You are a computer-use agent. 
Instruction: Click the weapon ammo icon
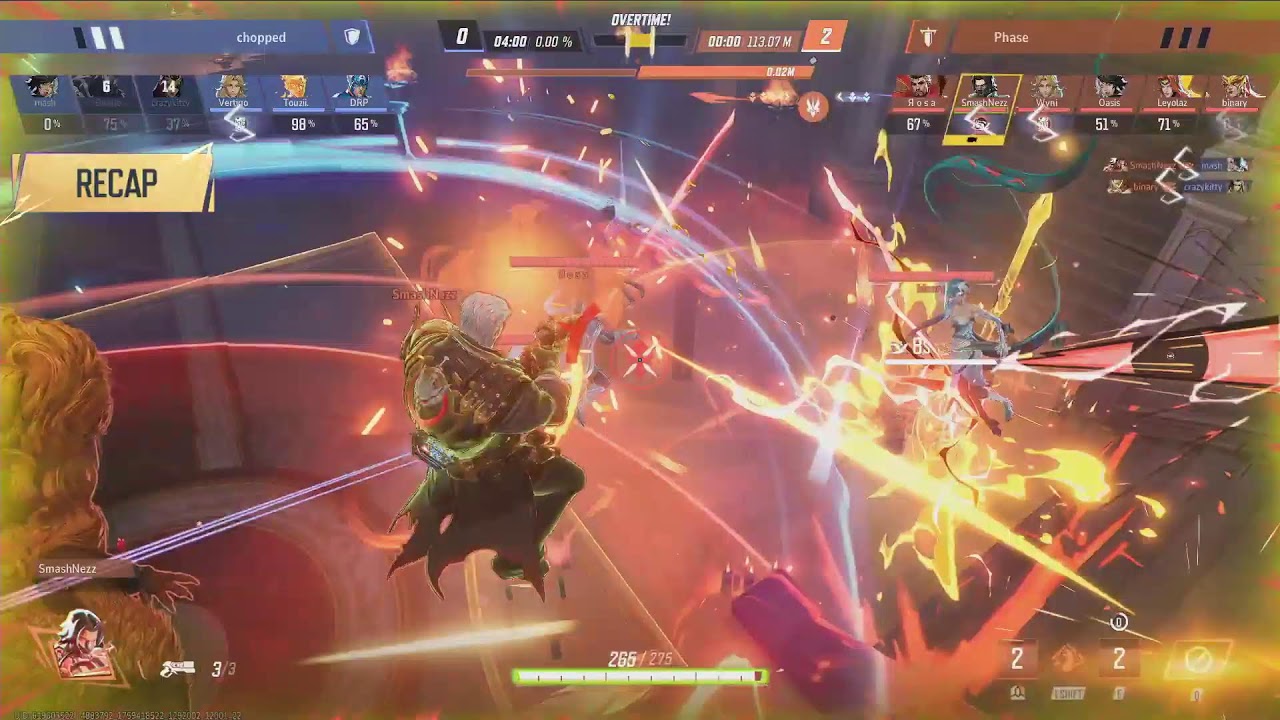pyautogui.click(x=177, y=669)
